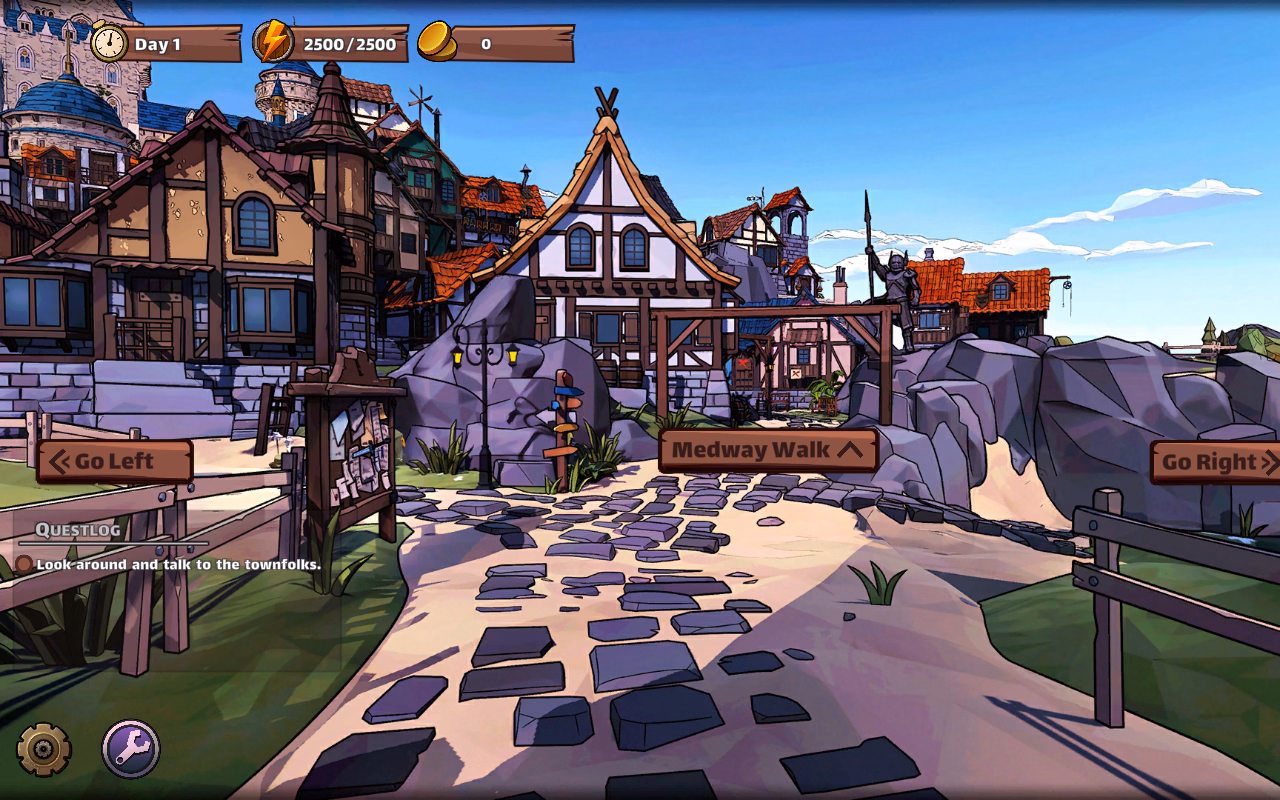Click the crossed-swords sign on the distant building
The height and width of the screenshot is (800, 1280).
click(x=796, y=372)
